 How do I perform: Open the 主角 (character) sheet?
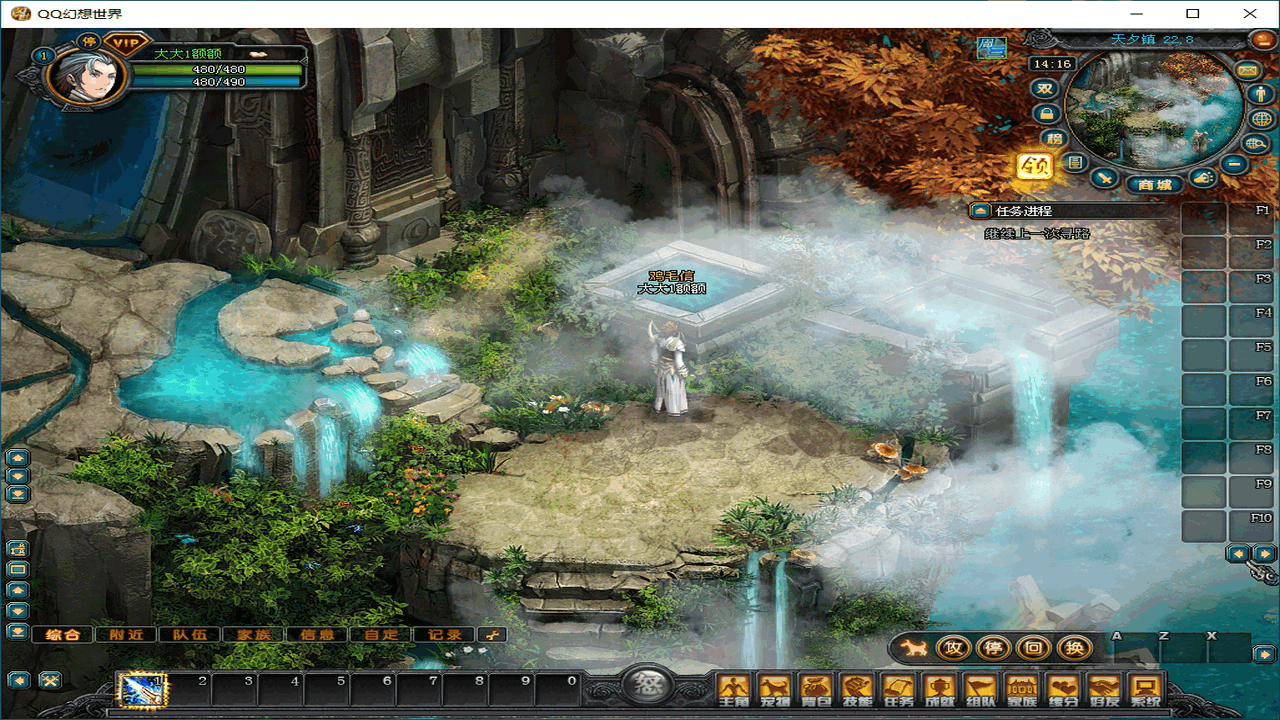tap(734, 688)
